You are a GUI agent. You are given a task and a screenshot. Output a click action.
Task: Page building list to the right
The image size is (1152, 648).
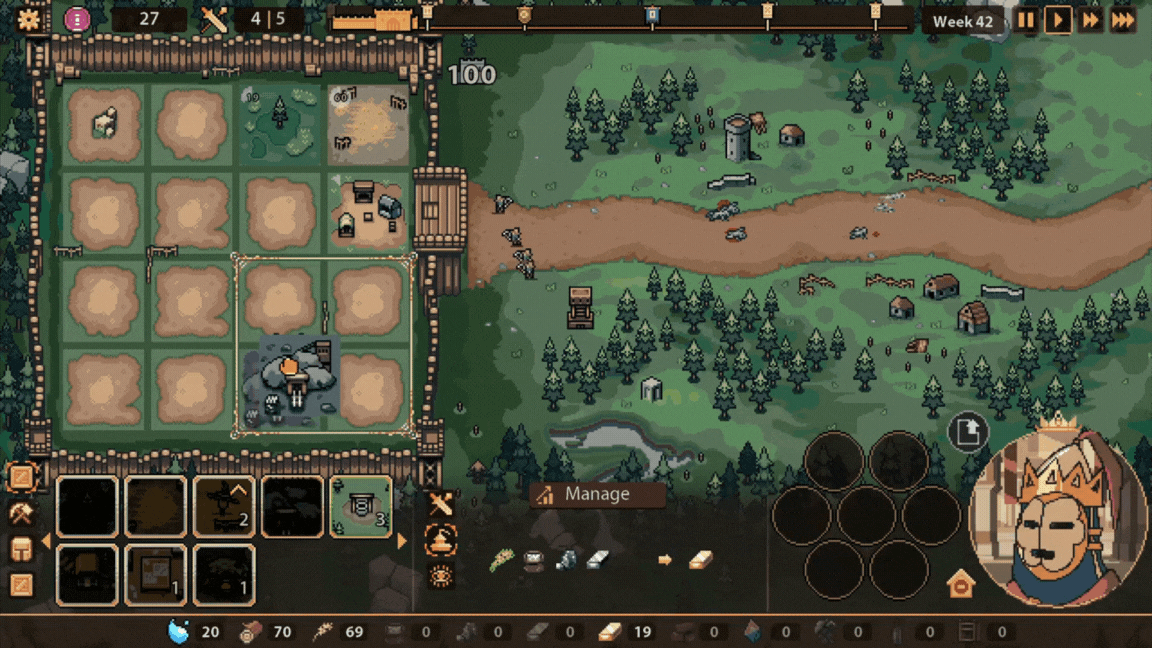pyautogui.click(x=402, y=541)
